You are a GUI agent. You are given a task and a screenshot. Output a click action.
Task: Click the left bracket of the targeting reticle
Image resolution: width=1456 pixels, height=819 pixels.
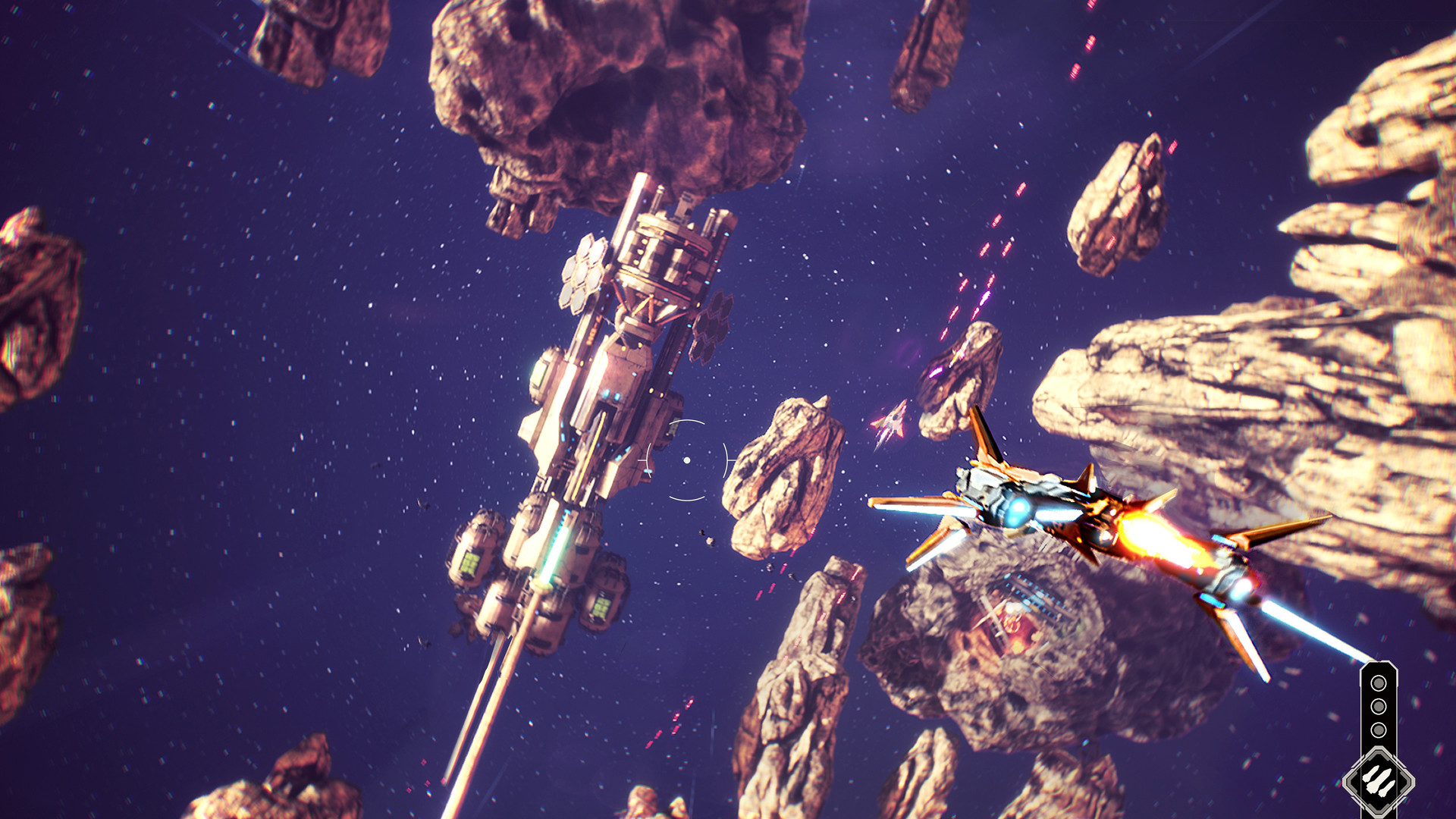pos(647,460)
